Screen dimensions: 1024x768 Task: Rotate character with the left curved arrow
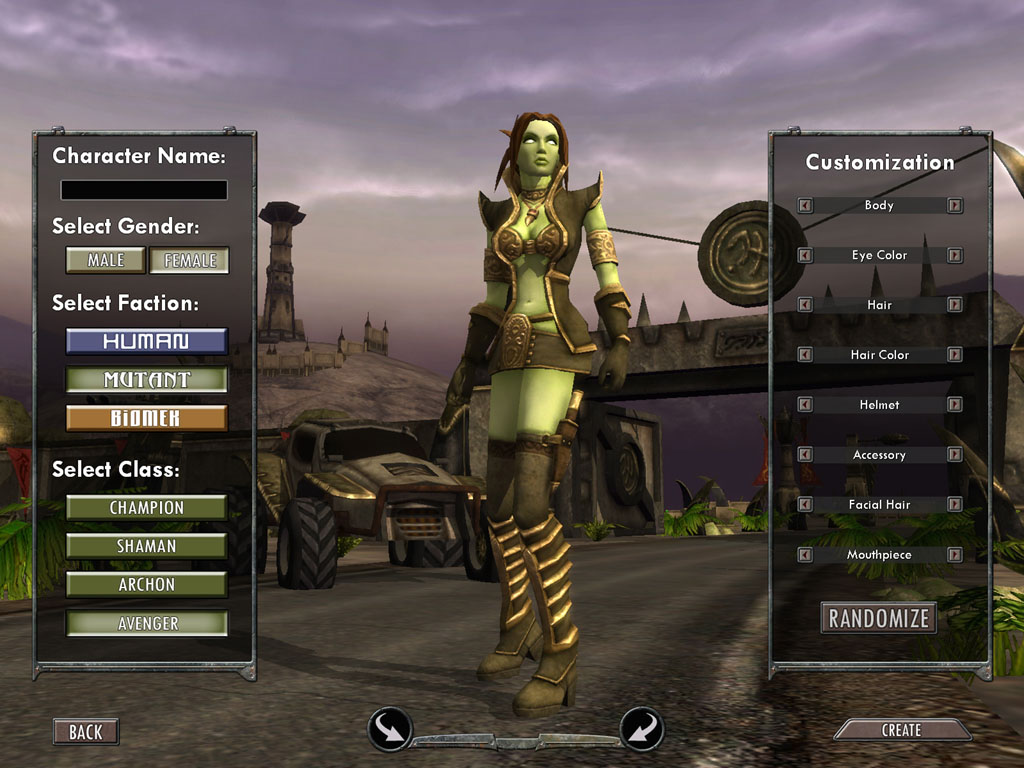point(390,729)
